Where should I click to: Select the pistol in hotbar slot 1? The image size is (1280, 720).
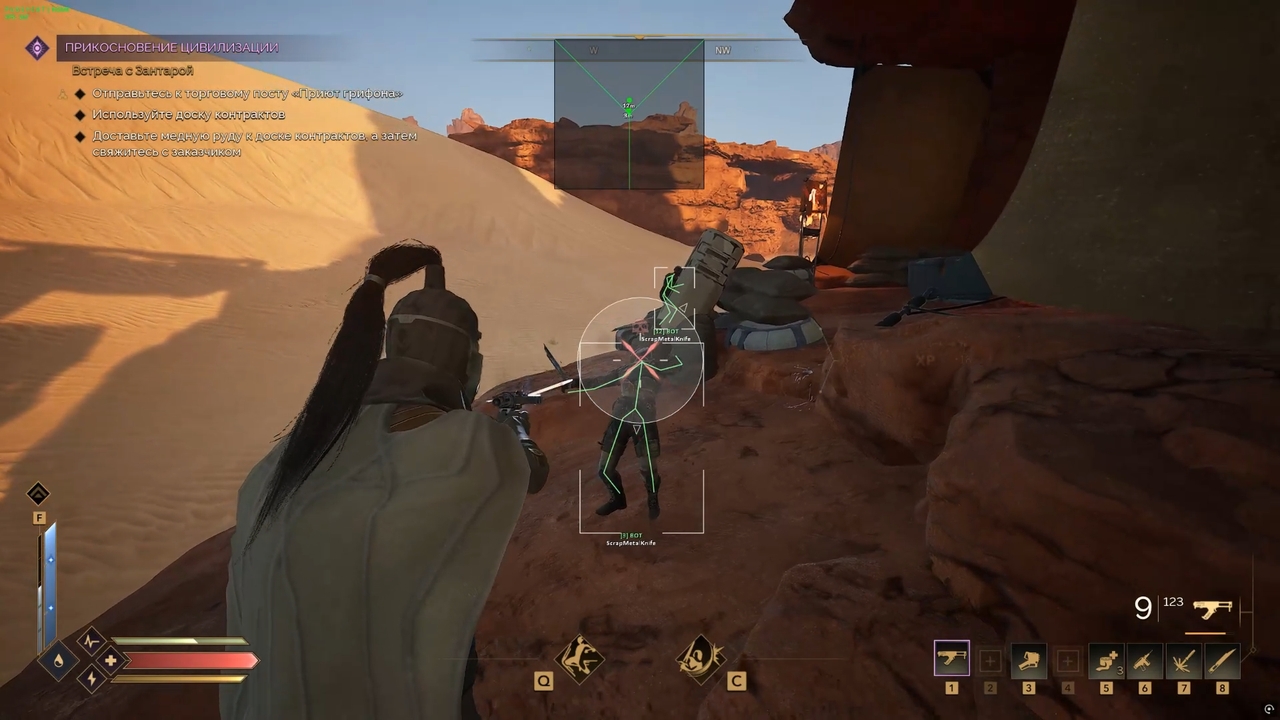click(951, 659)
